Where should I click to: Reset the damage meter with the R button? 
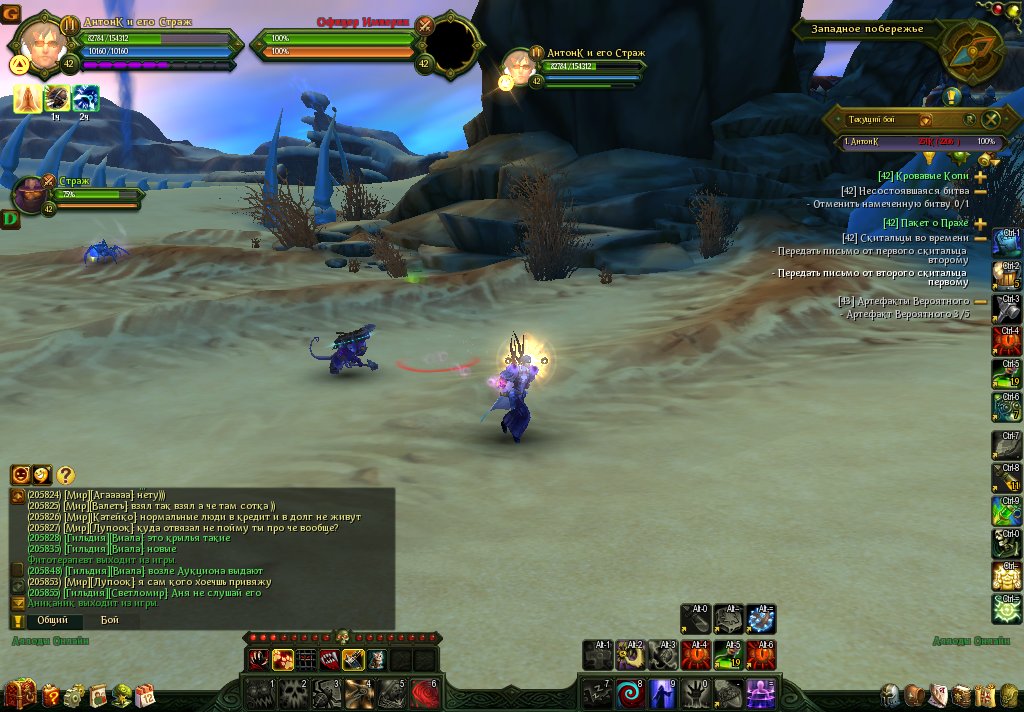(971, 119)
